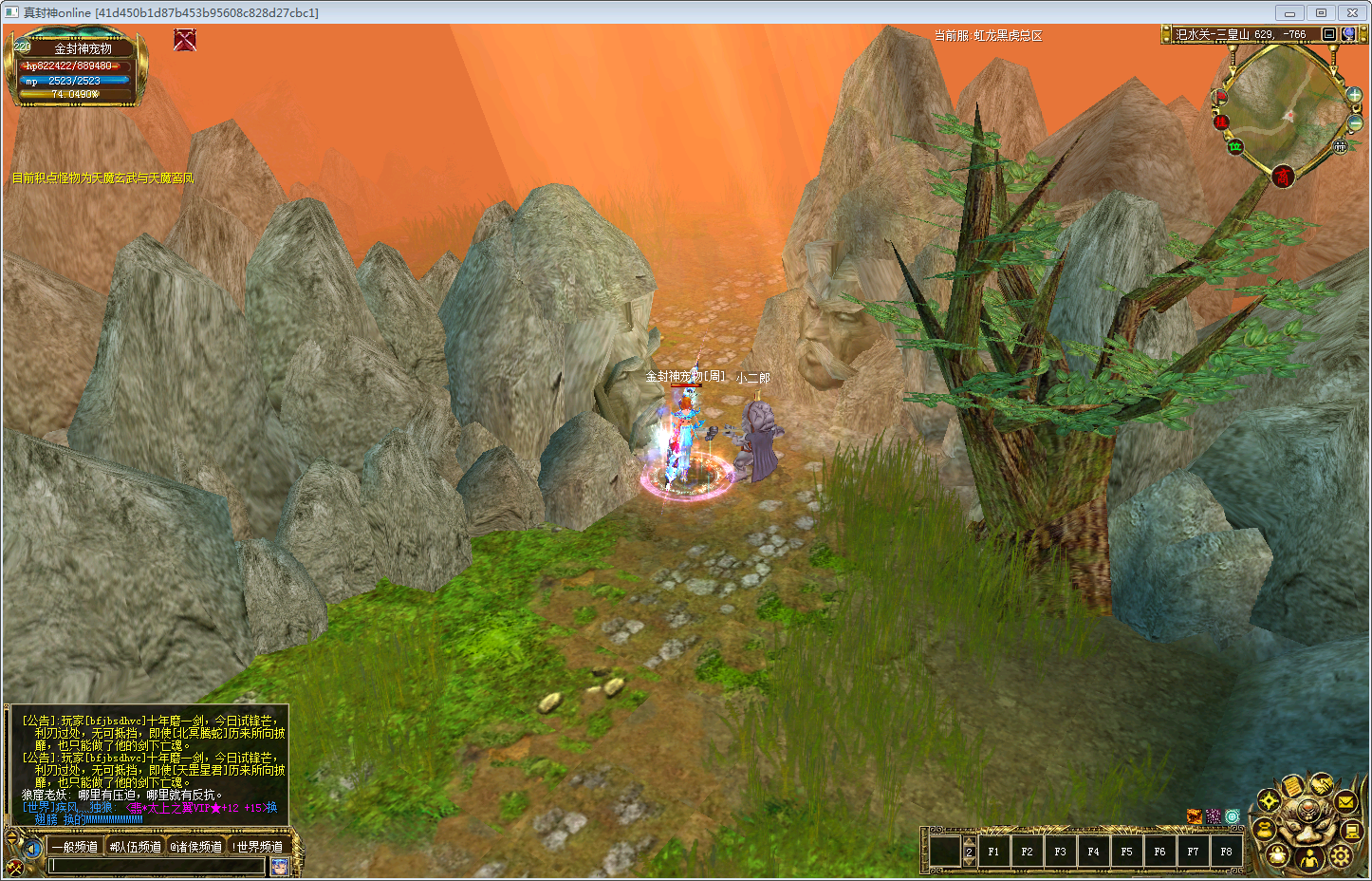Screen dimensions: 1372x881
Task: Open the world map globe icon
Action: (1348, 34)
